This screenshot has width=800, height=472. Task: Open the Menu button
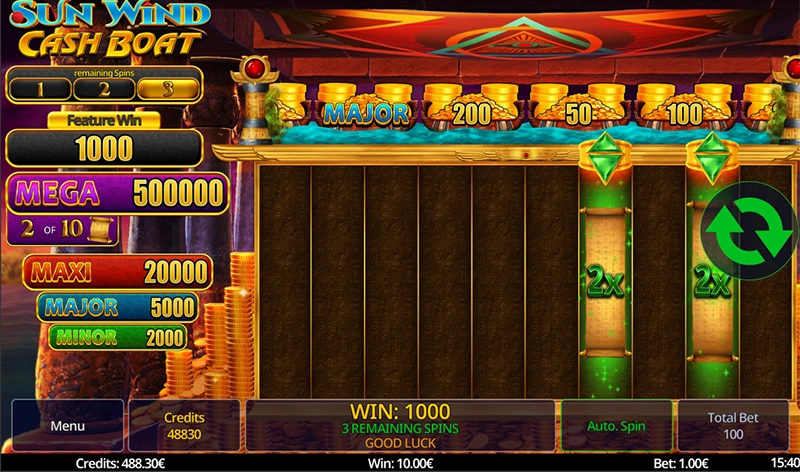67,426
